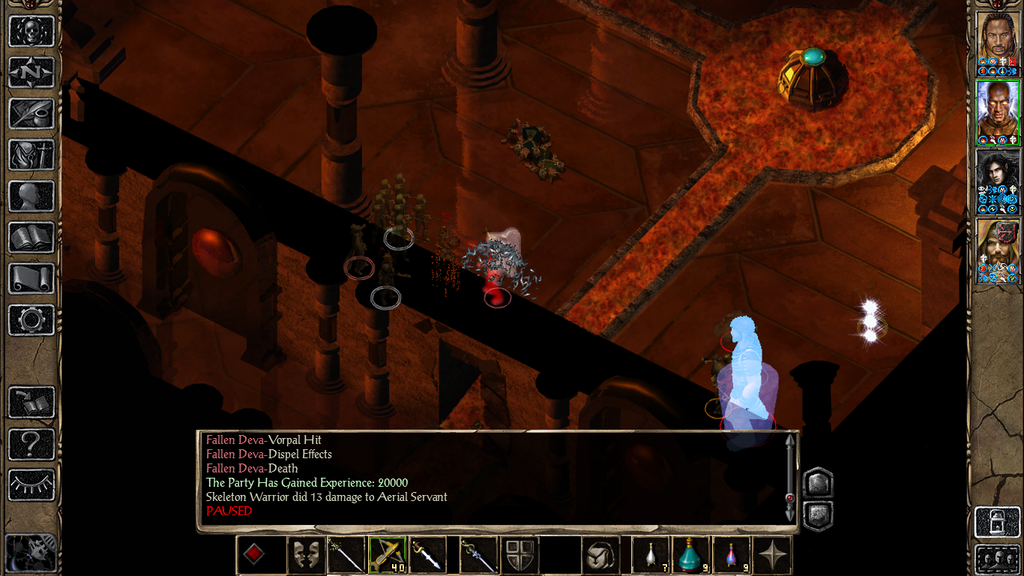Select the bald character's highlighted portrait
1024x576 pixels.
997,112
